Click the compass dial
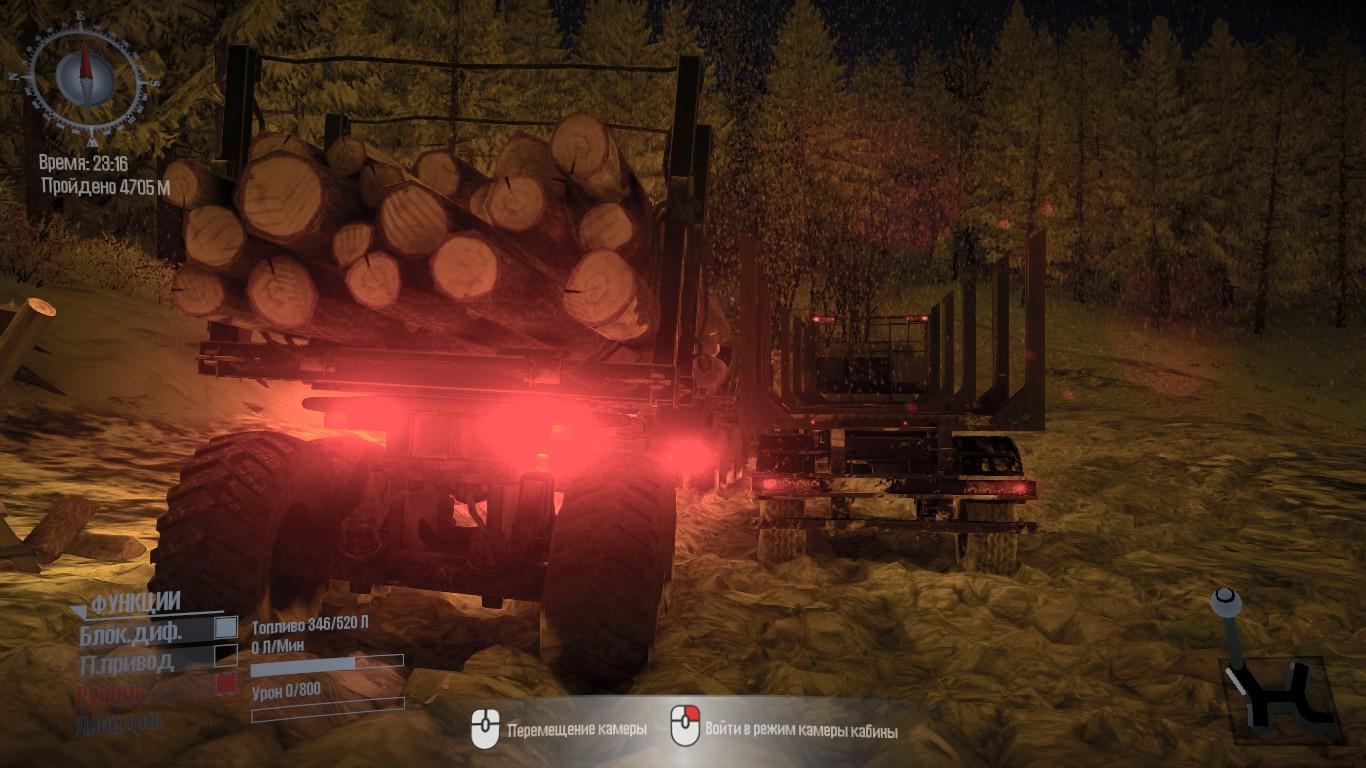This screenshot has height=768, width=1366. tap(85, 76)
